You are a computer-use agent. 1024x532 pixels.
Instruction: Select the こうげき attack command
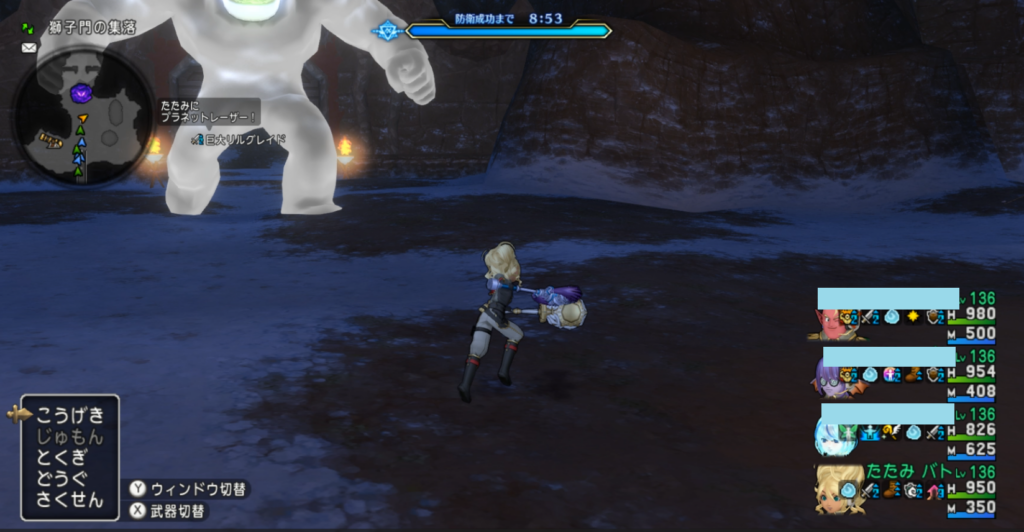(70, 413)
